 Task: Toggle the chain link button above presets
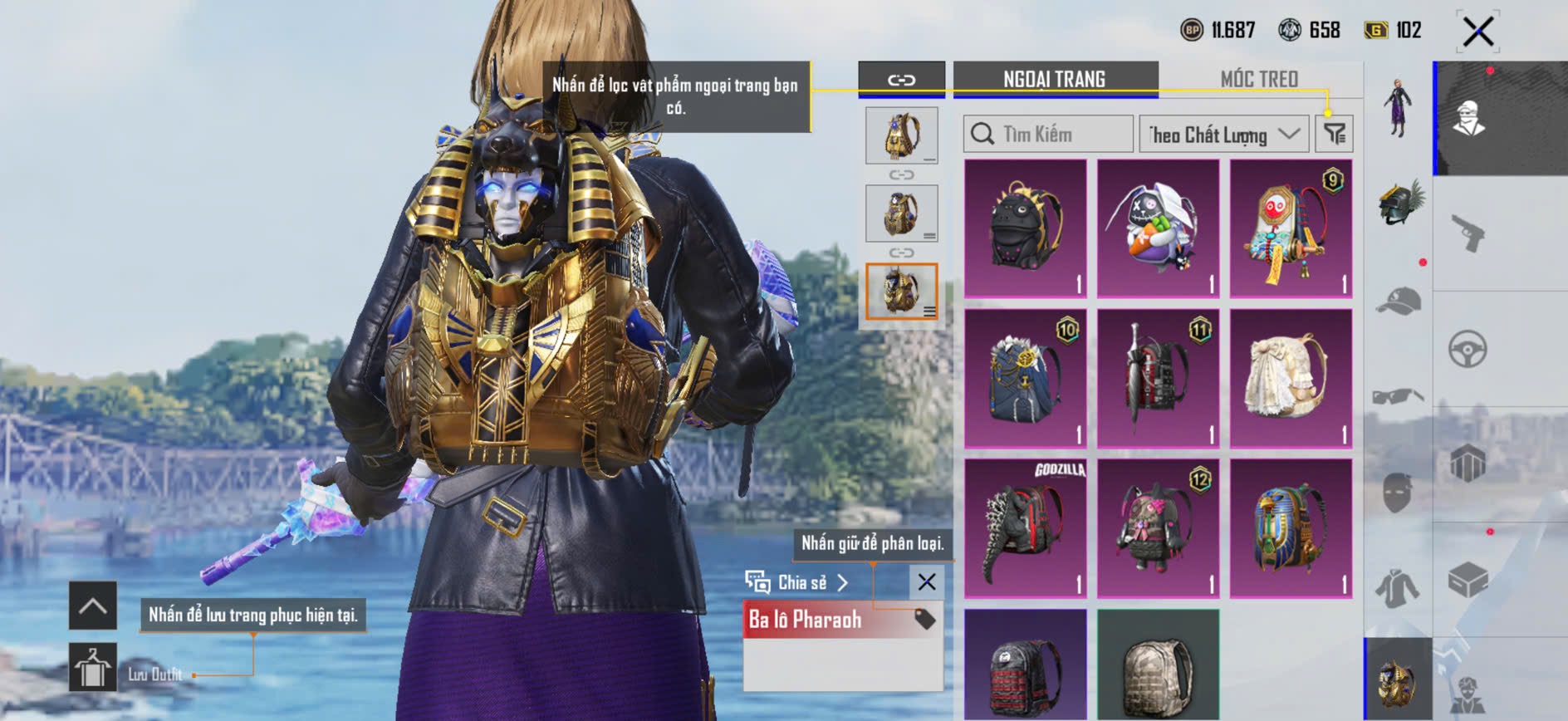pos(901,80)
